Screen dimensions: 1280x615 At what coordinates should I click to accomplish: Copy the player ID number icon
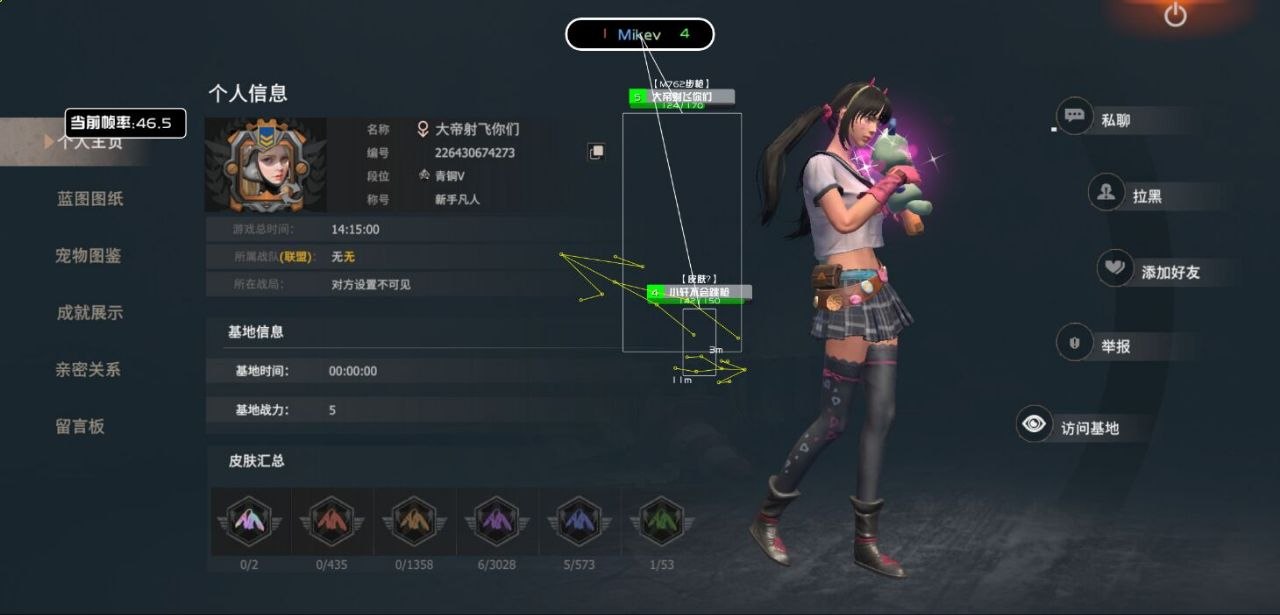(596, 152)
